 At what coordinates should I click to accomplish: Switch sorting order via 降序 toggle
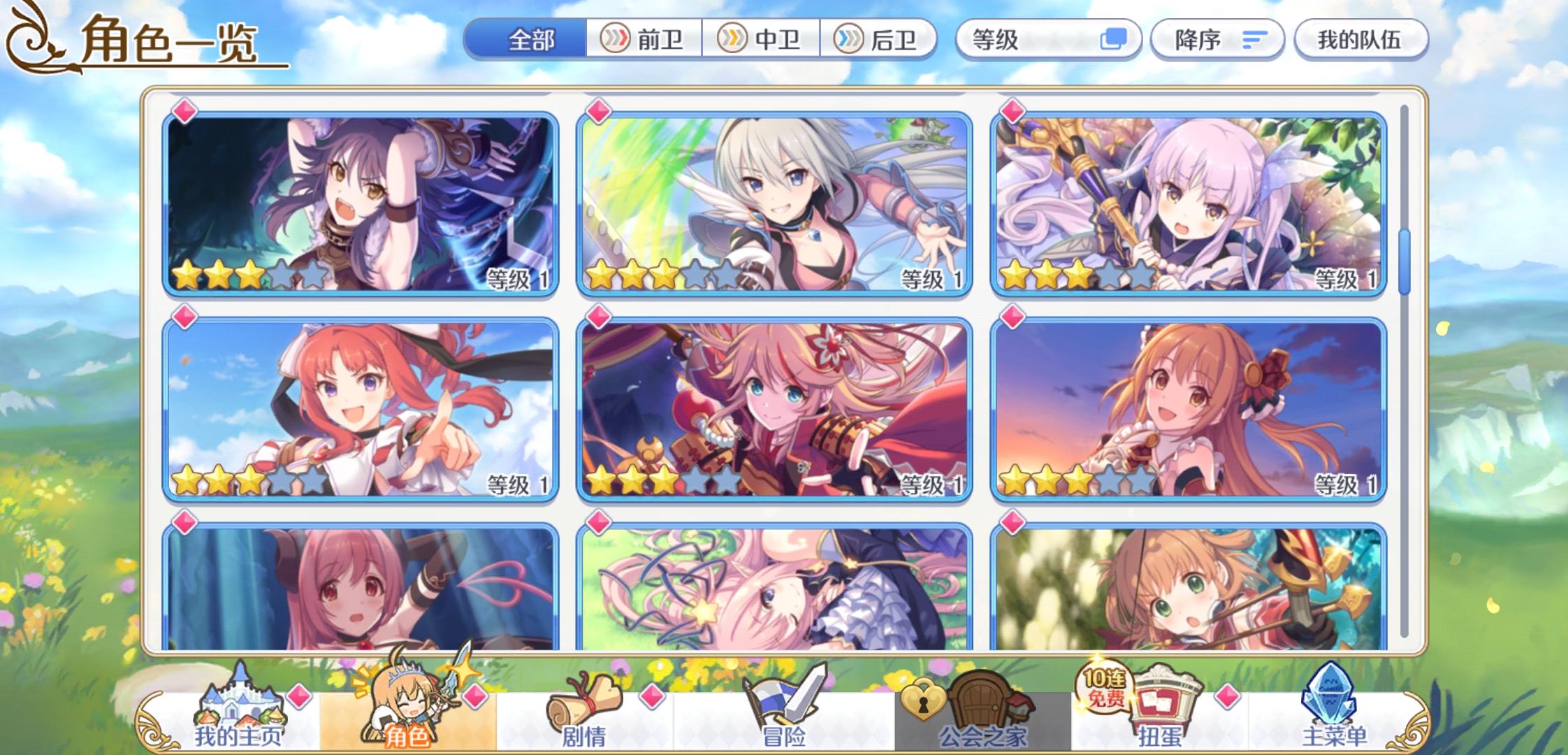[x=1217, y=40]
